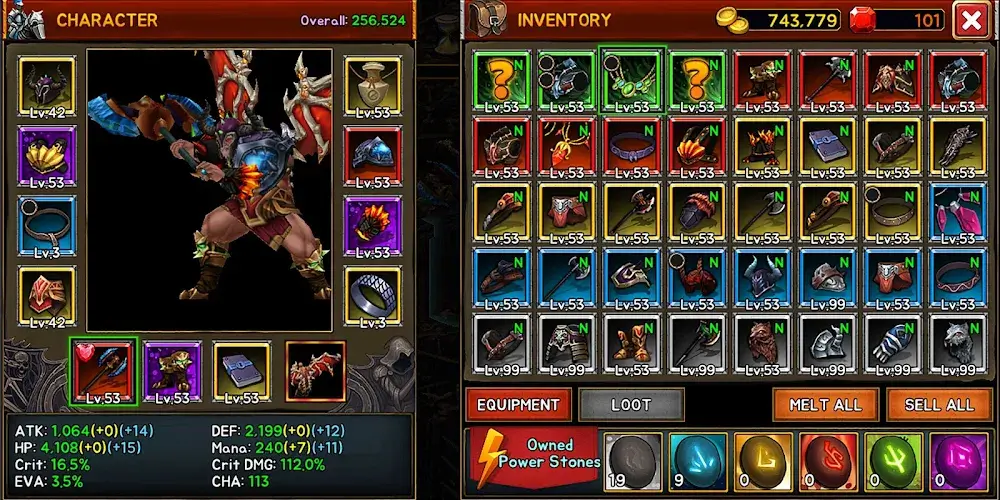Viewport: 1000px width, 500px height.
Task: Pick the equipped heart axe weapon slot
Action: 104,372
